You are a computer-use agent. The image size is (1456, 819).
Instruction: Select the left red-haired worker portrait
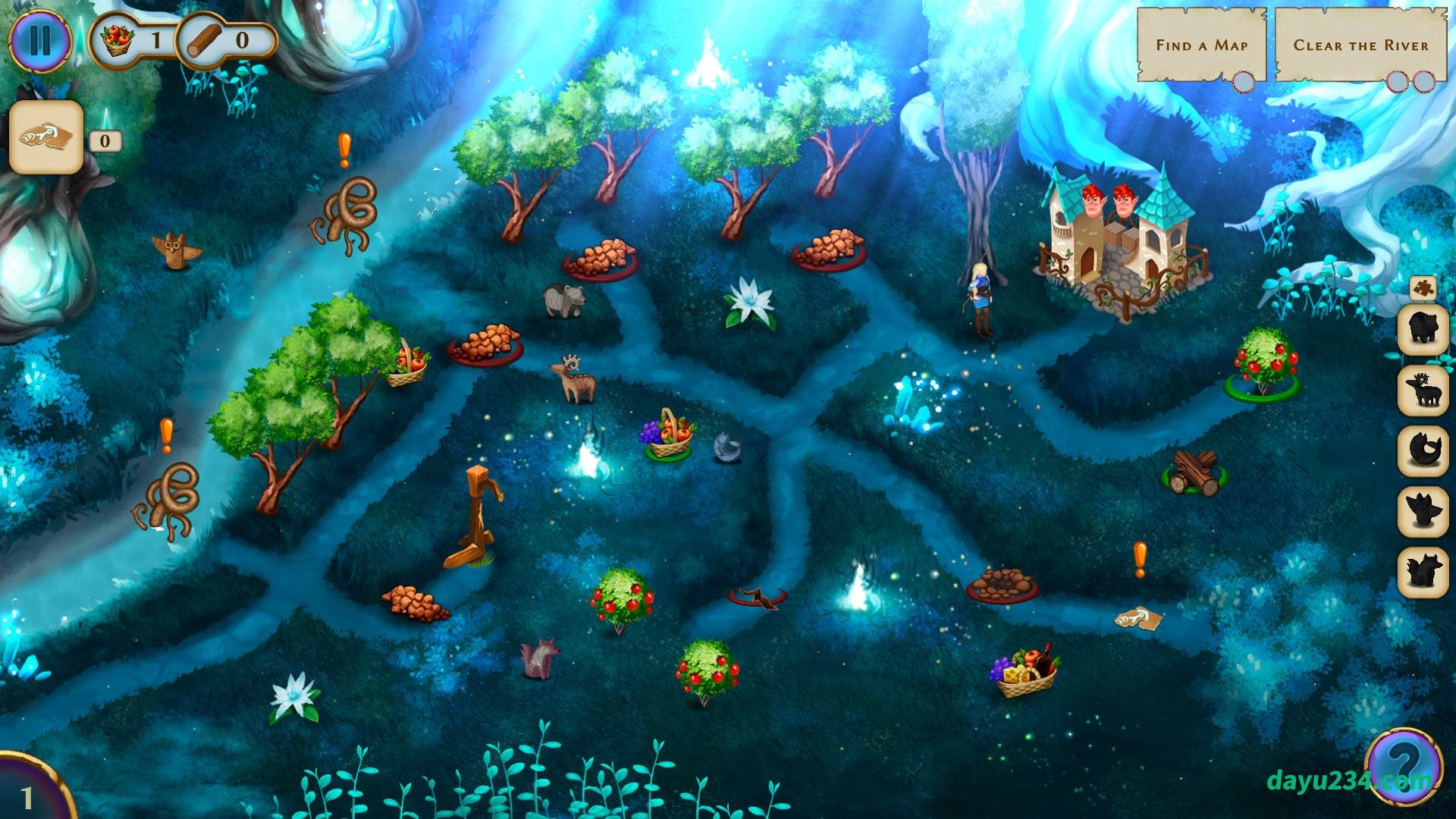click(1090, 203)
